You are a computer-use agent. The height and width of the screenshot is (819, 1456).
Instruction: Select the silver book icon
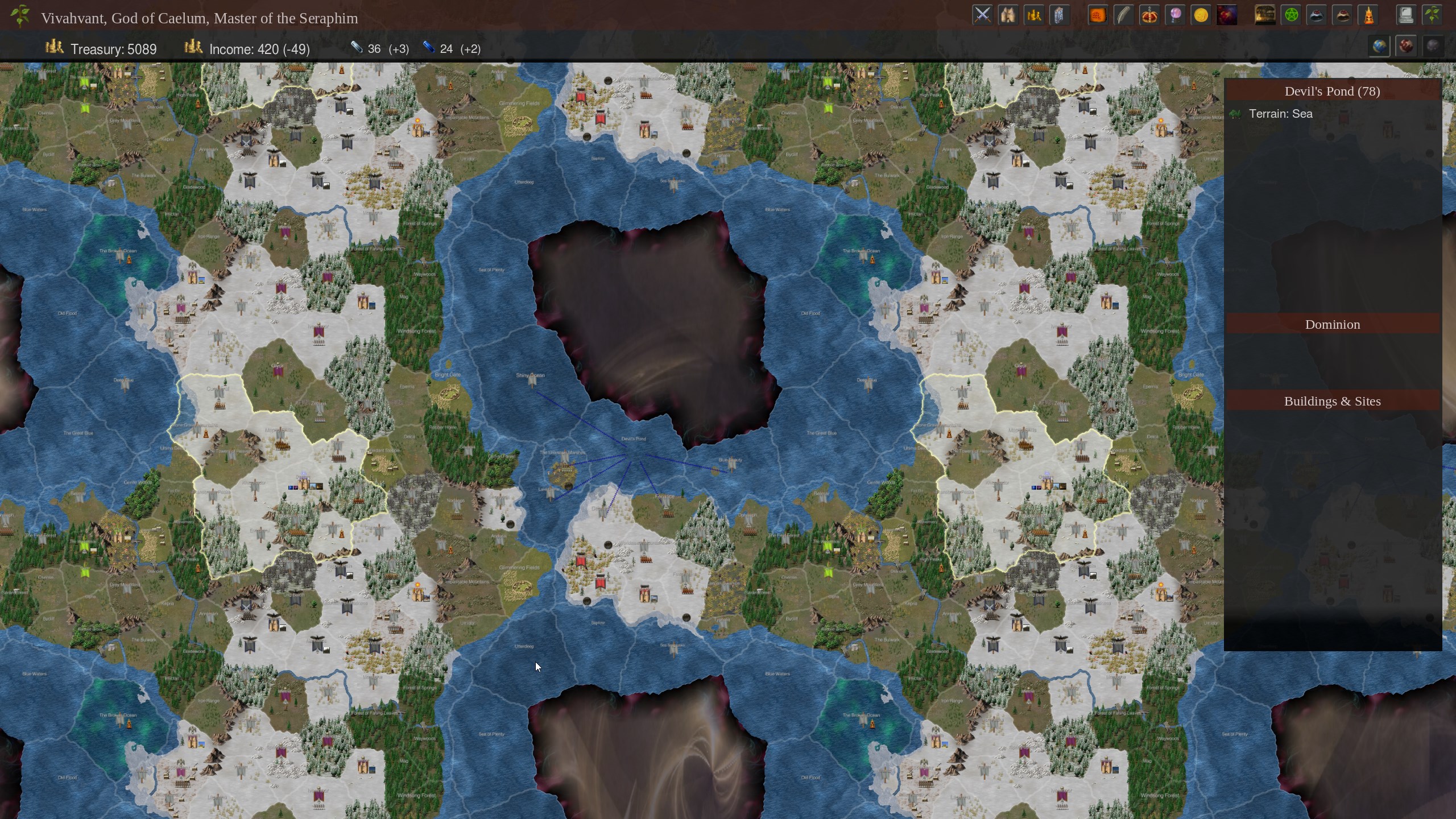(x=1060, y=15)
